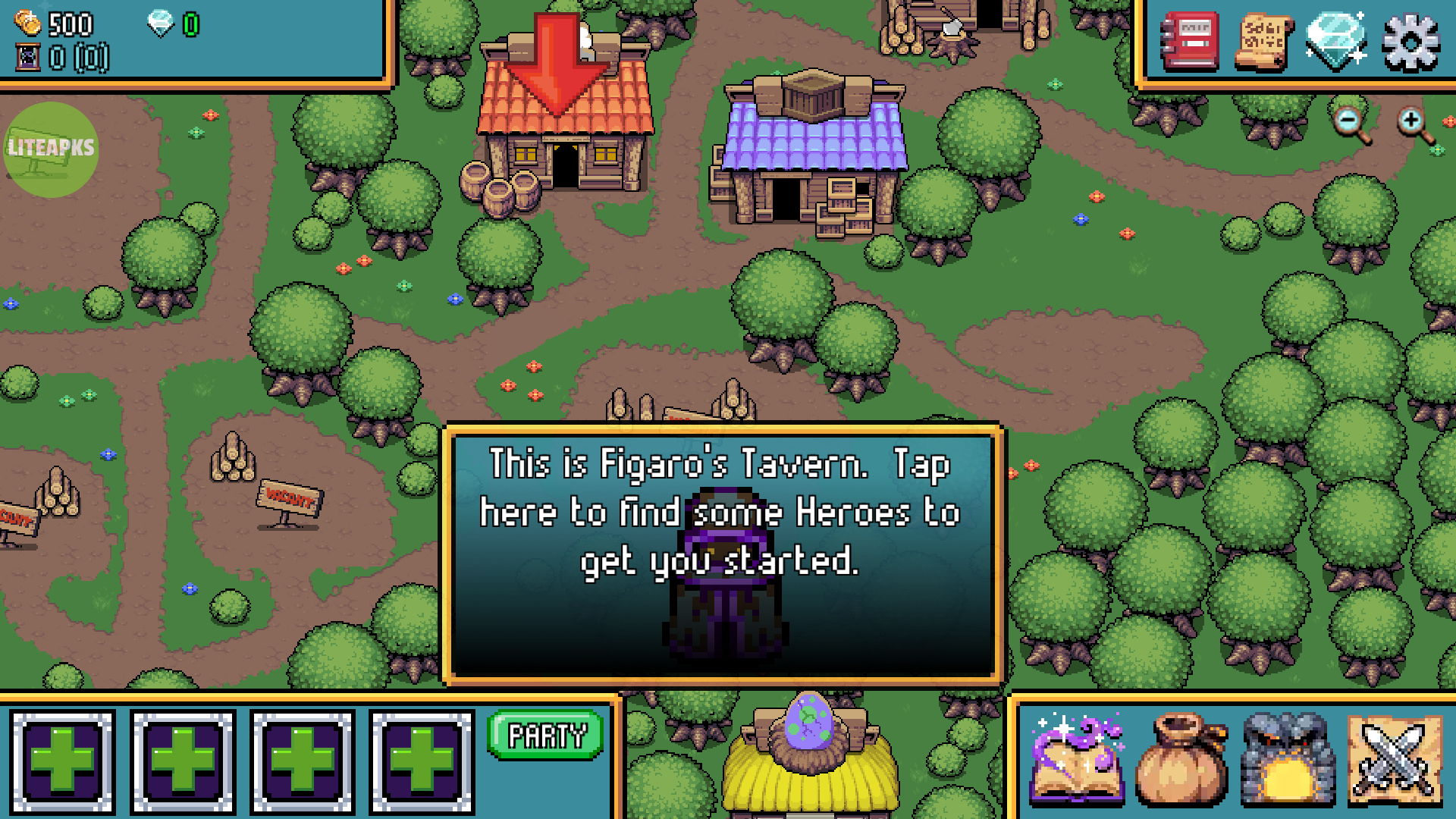Open the parchment scroll menu

[x=1263, y=42]
